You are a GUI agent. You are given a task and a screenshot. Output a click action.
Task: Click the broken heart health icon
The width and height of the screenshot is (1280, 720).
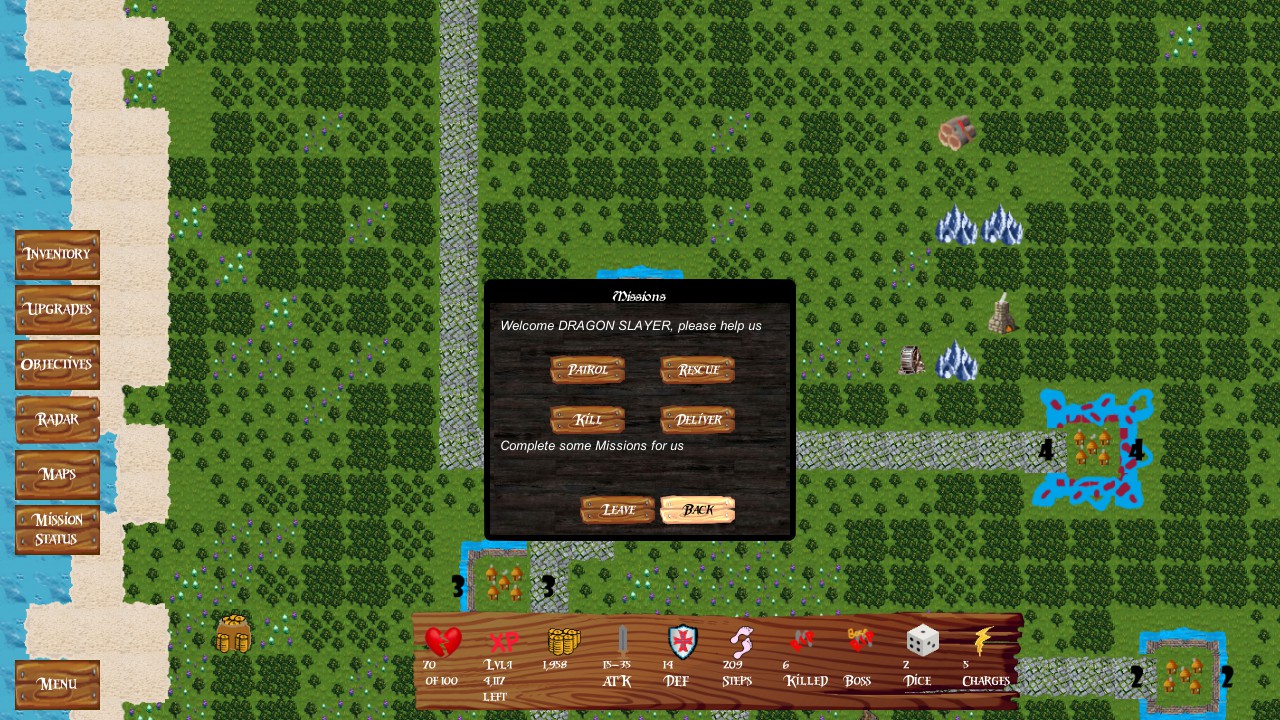[x=443, y=640]
